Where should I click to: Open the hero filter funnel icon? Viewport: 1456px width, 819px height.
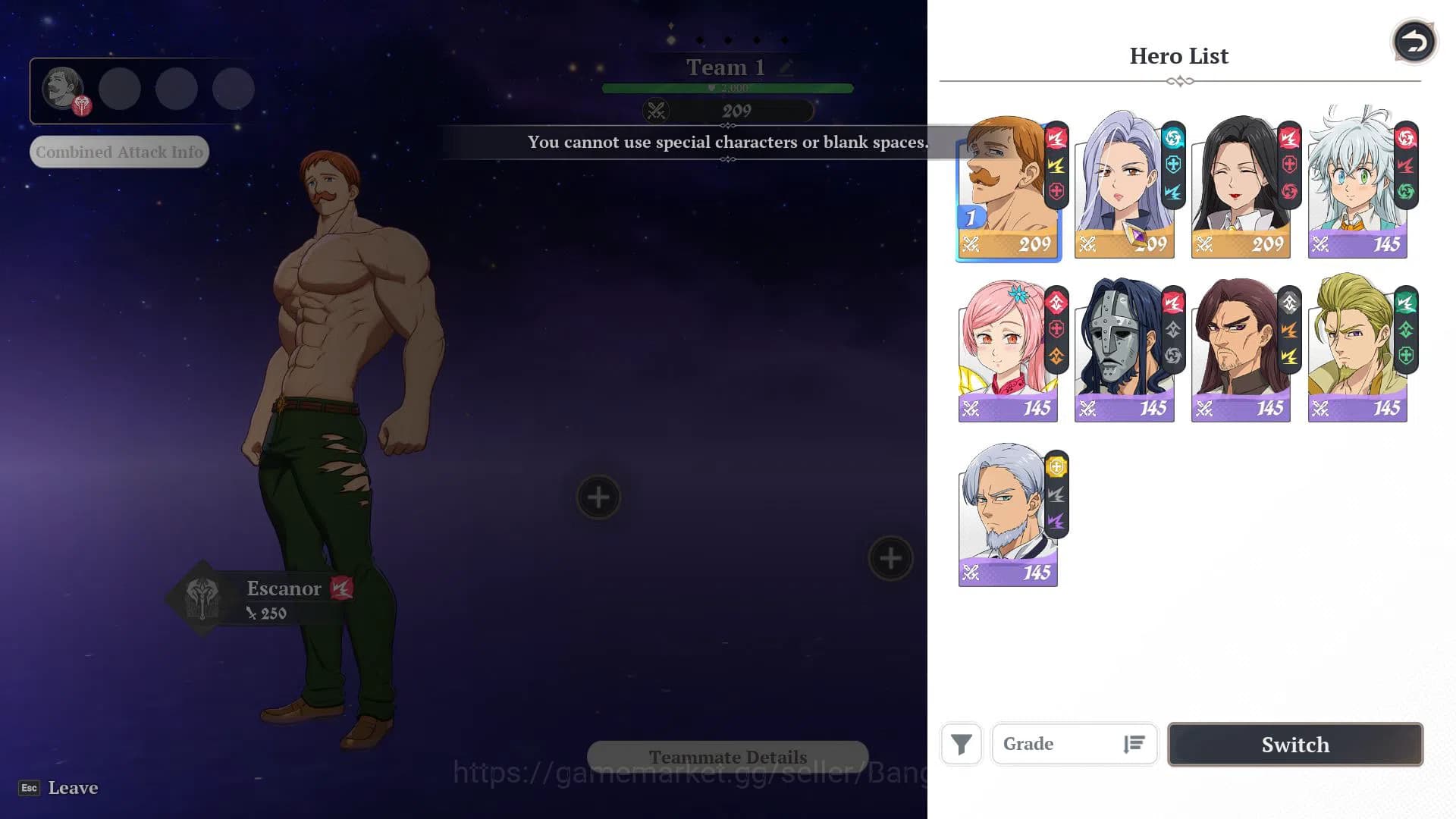tap(961, 745)
